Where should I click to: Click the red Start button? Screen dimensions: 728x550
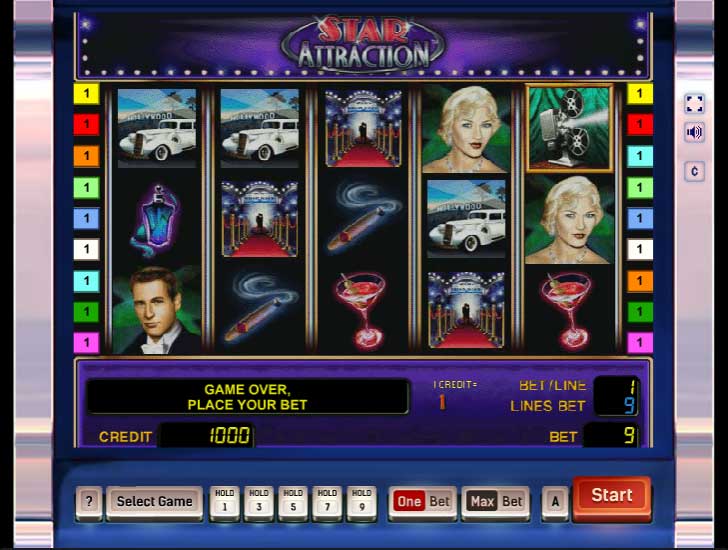click(x=611, y=496)
